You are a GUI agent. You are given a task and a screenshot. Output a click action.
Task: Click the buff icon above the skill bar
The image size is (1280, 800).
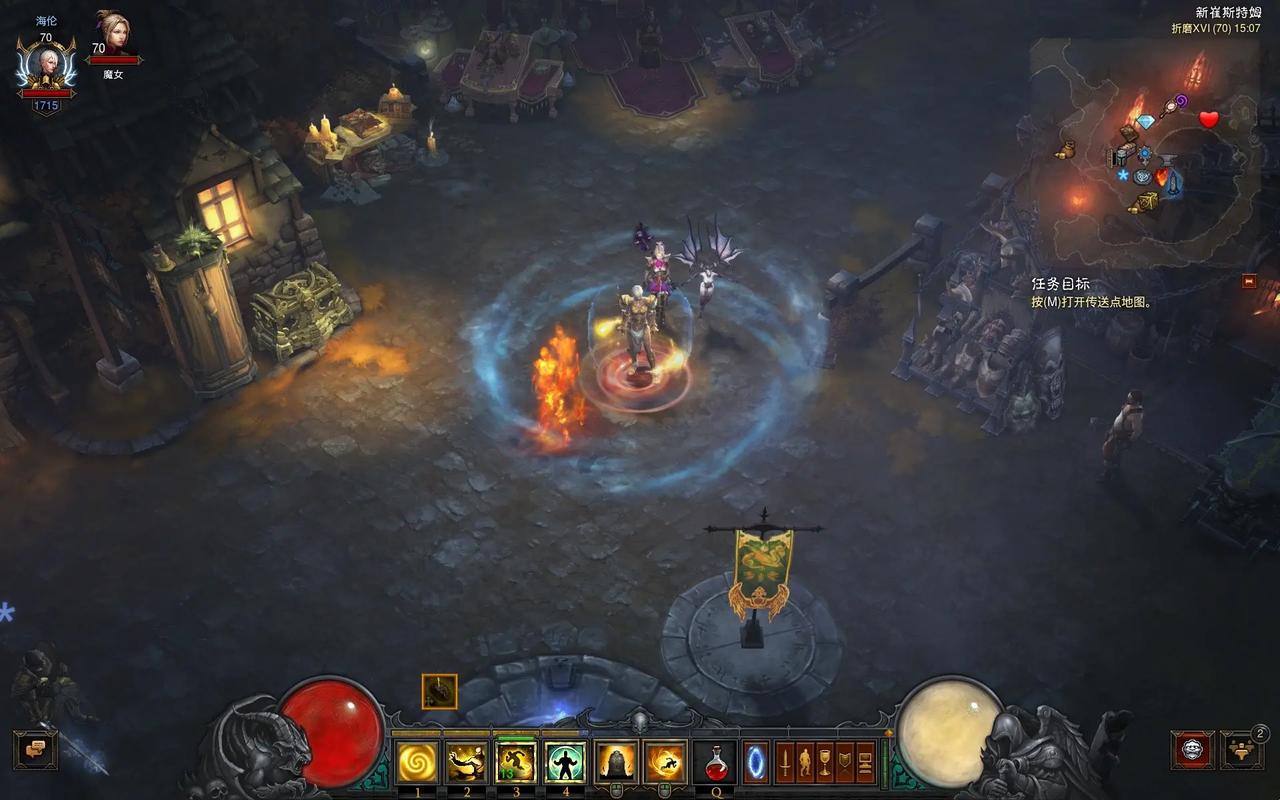coord(440,691)
